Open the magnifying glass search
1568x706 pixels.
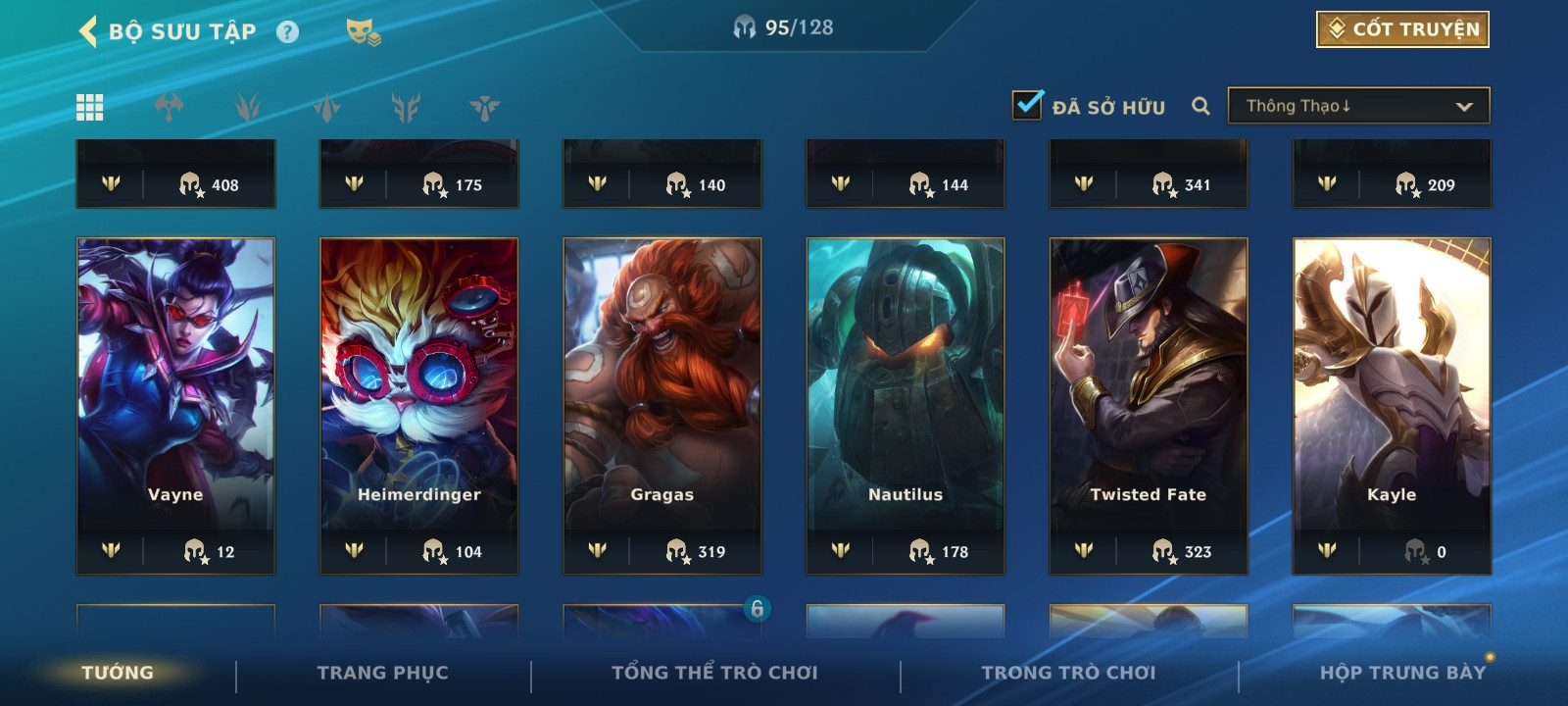pyautogui.click(x=1200, y=106)
